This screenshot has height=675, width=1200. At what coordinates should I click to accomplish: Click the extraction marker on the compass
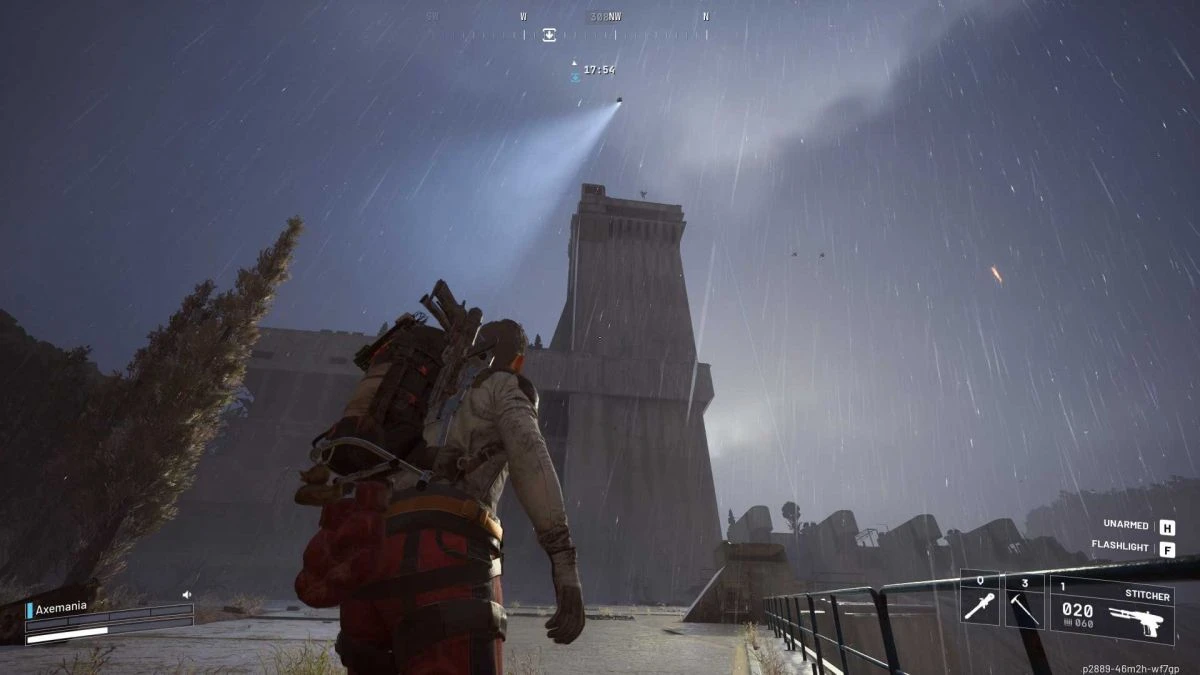click(549, 35)
